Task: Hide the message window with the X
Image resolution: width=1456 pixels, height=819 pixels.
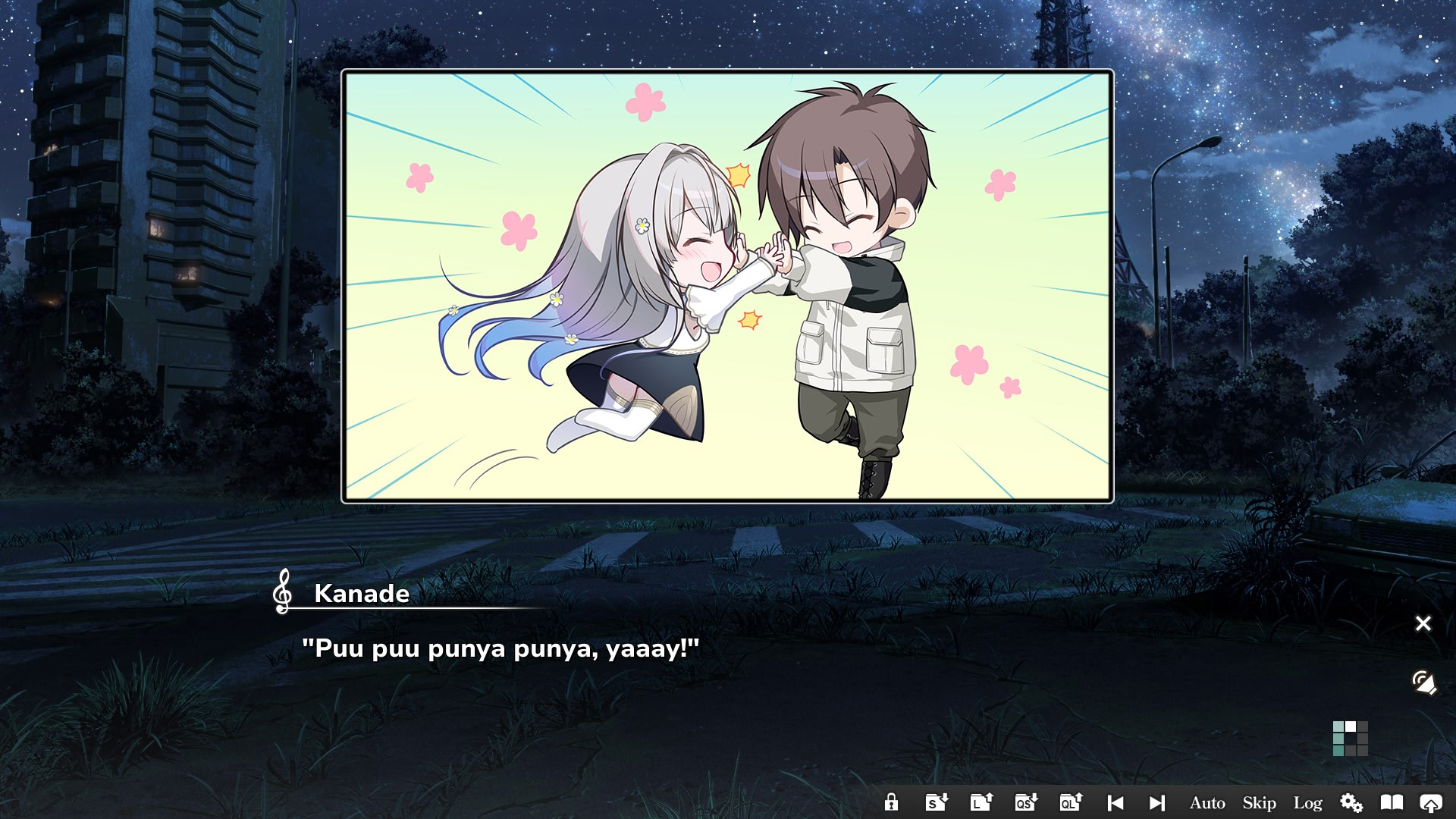Action: pyautogui.click(x=1423, y=623)
